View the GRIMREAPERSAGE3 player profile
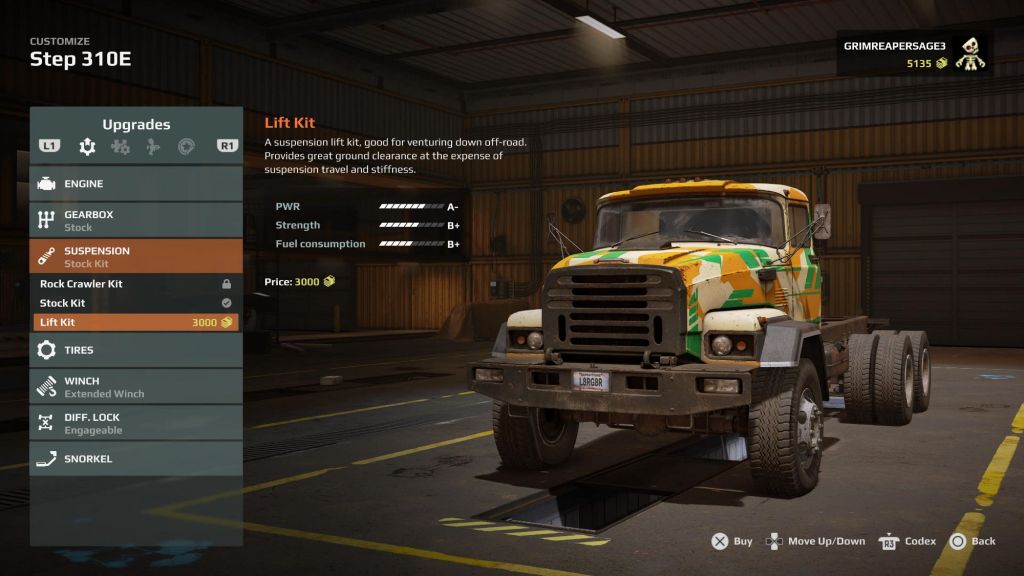 [914, 54]
